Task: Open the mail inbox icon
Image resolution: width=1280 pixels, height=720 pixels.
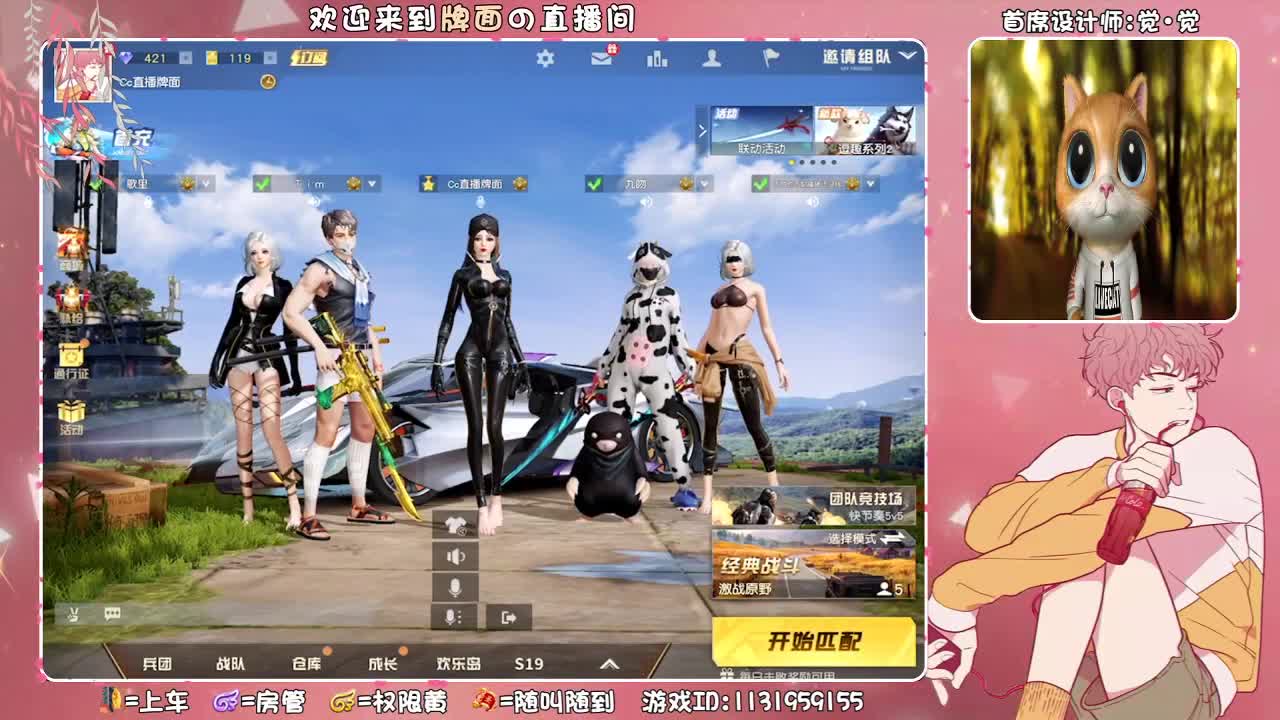Action: click(x=601, y=60)
